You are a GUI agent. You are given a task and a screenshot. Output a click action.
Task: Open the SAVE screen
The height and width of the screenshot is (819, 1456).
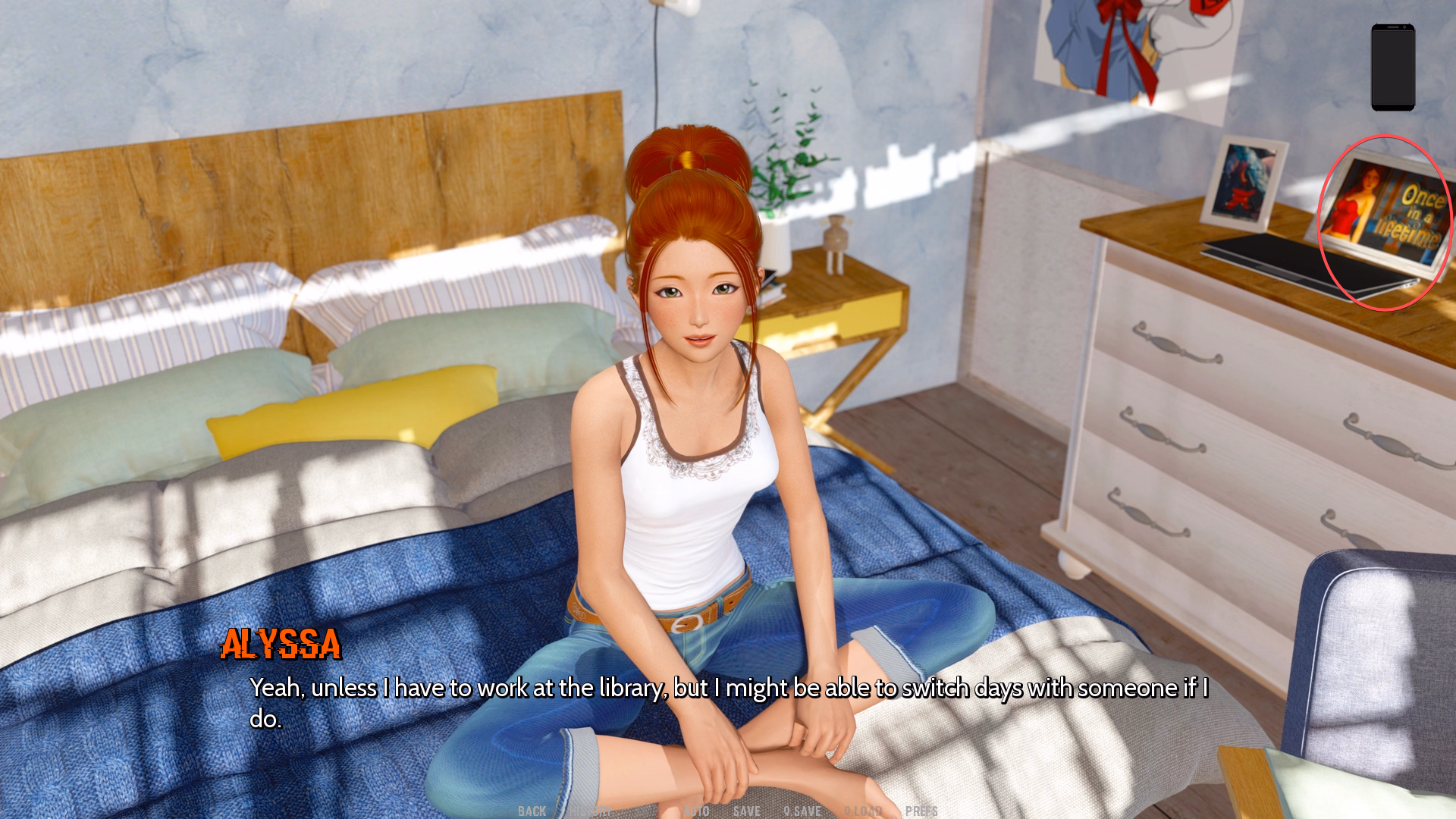(x=746, y=811)
